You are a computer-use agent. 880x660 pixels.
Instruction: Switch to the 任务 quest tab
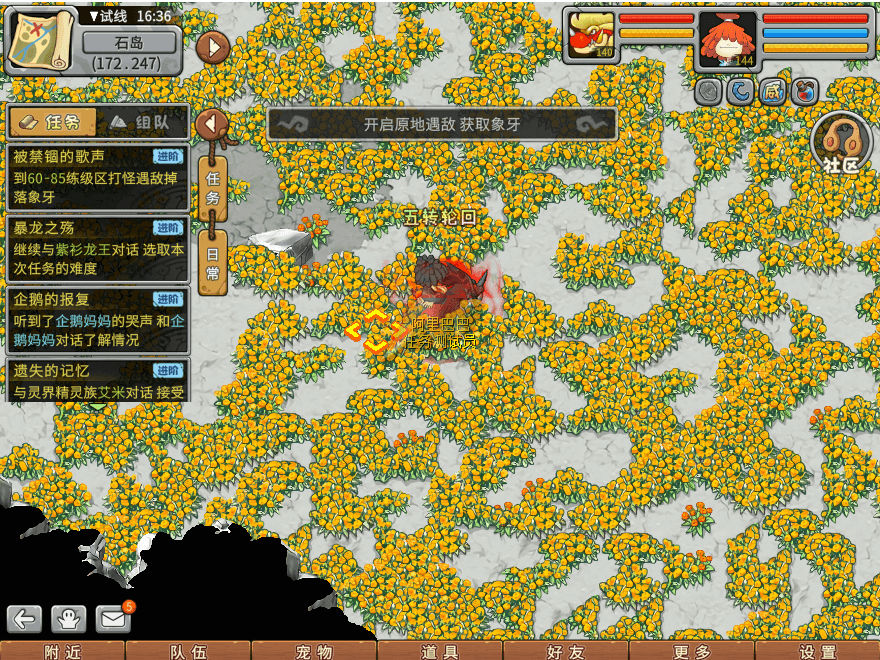53,122
